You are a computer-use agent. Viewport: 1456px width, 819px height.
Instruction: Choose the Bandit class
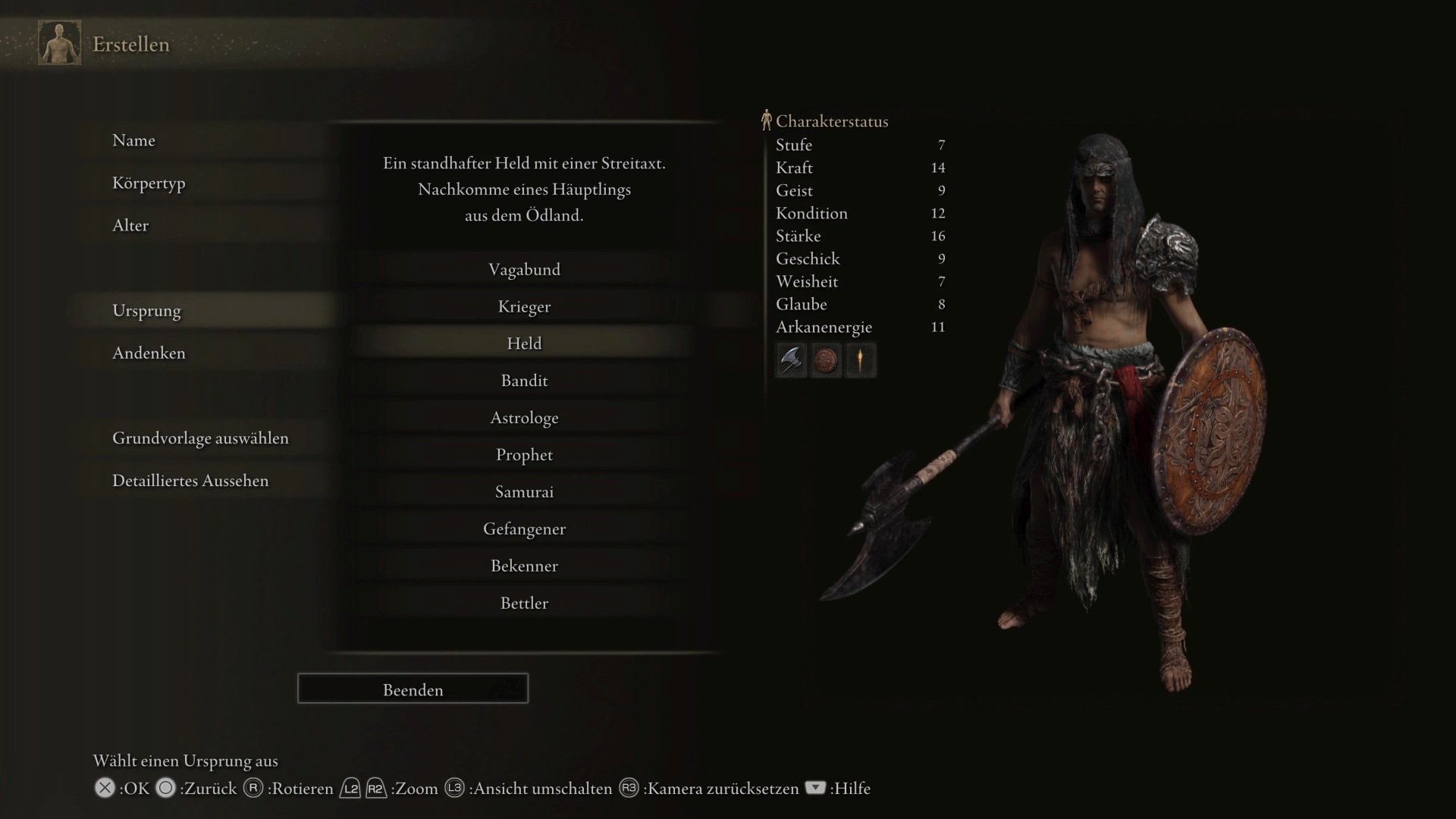(524, 380)
